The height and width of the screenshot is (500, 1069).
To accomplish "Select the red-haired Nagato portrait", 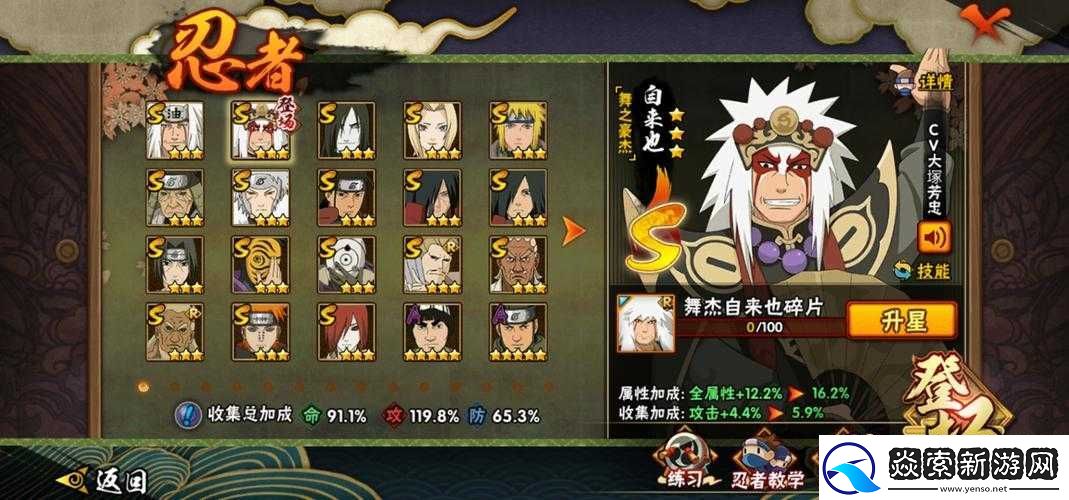I will coord(346,331).
